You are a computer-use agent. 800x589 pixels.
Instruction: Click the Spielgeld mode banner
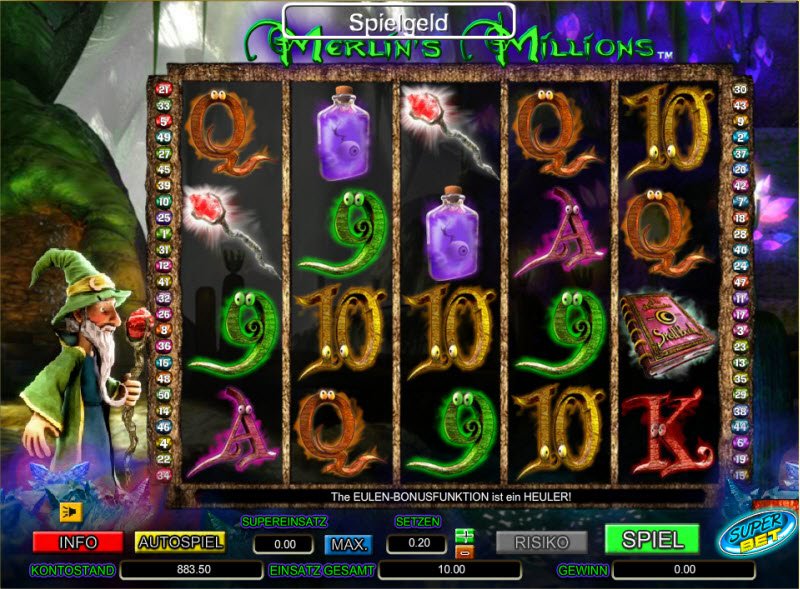point(398,20)
